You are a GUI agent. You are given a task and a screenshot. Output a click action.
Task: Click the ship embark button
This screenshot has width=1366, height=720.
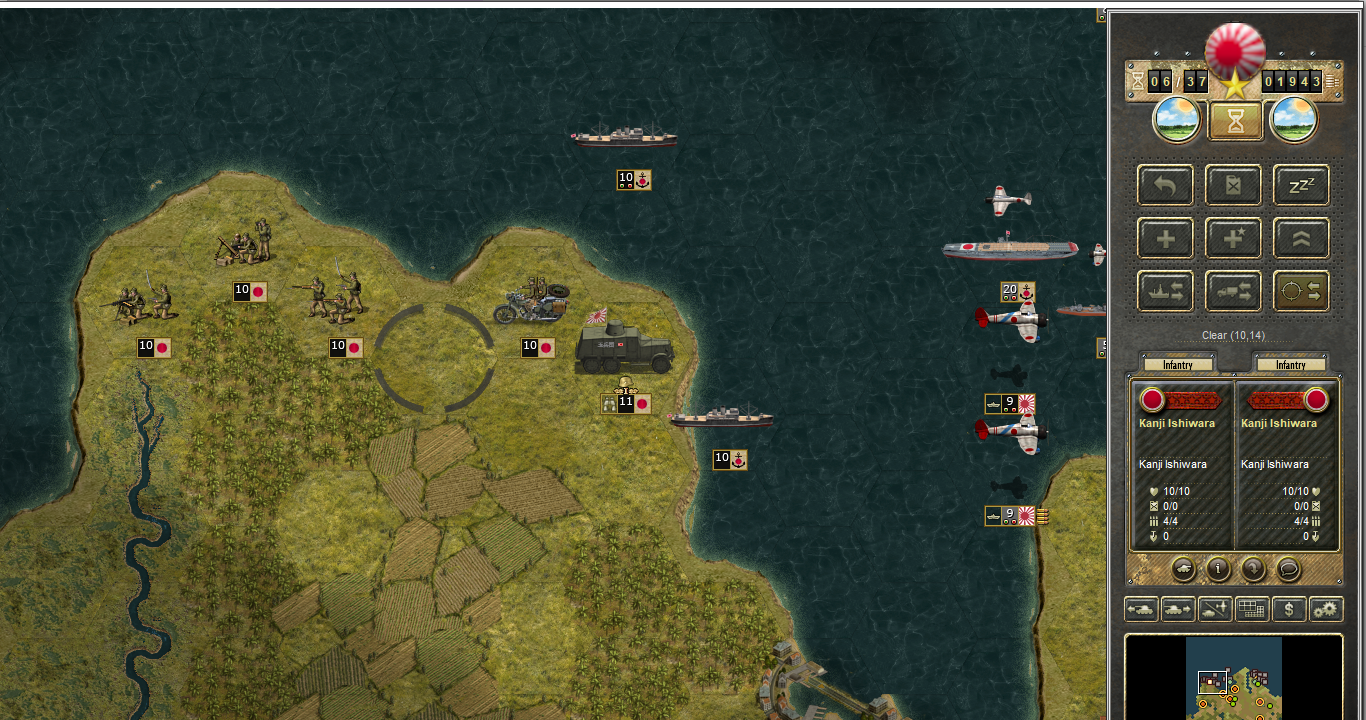1165,292
